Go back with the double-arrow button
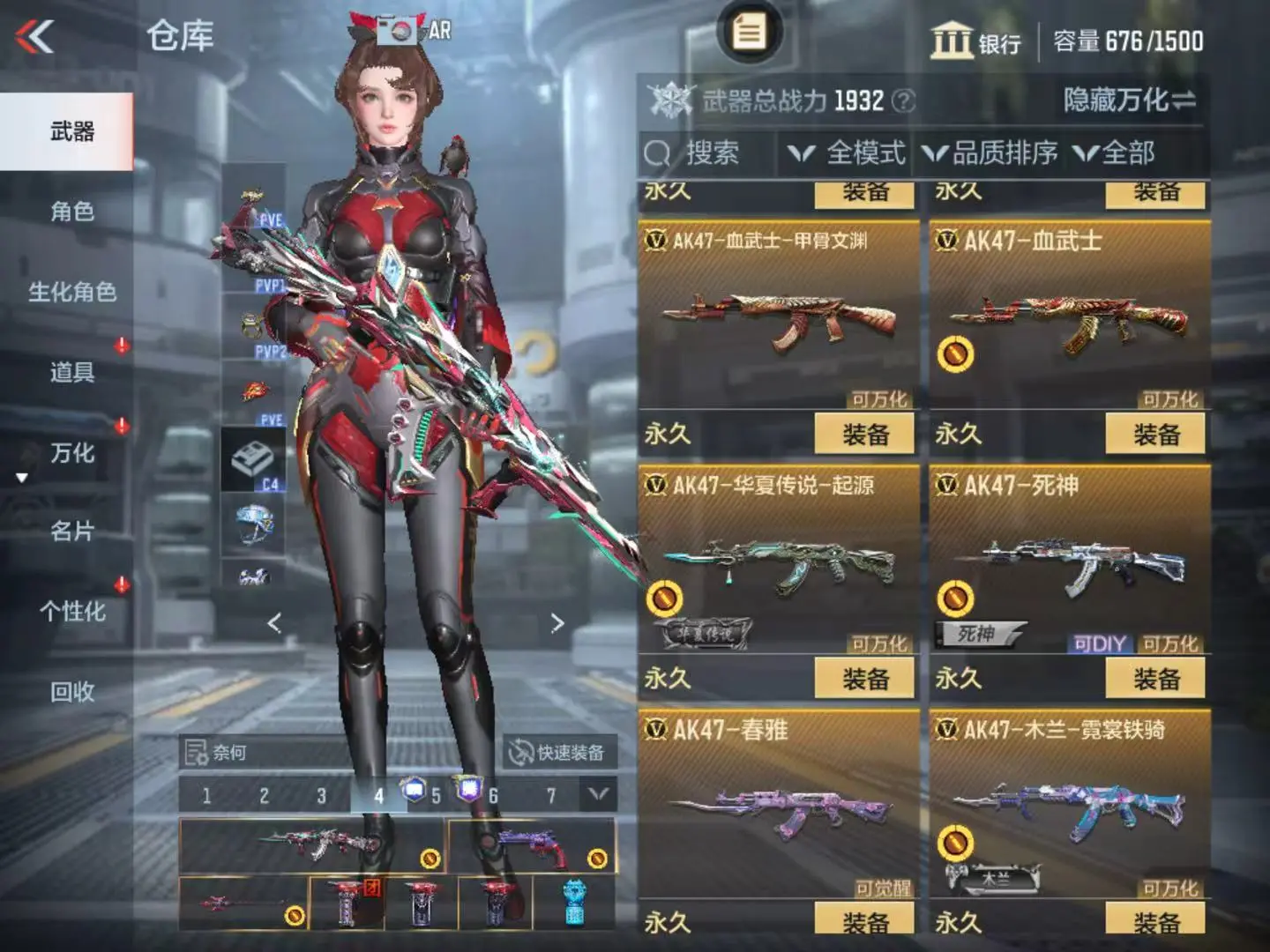The image size is (1270, 952). 35,37
